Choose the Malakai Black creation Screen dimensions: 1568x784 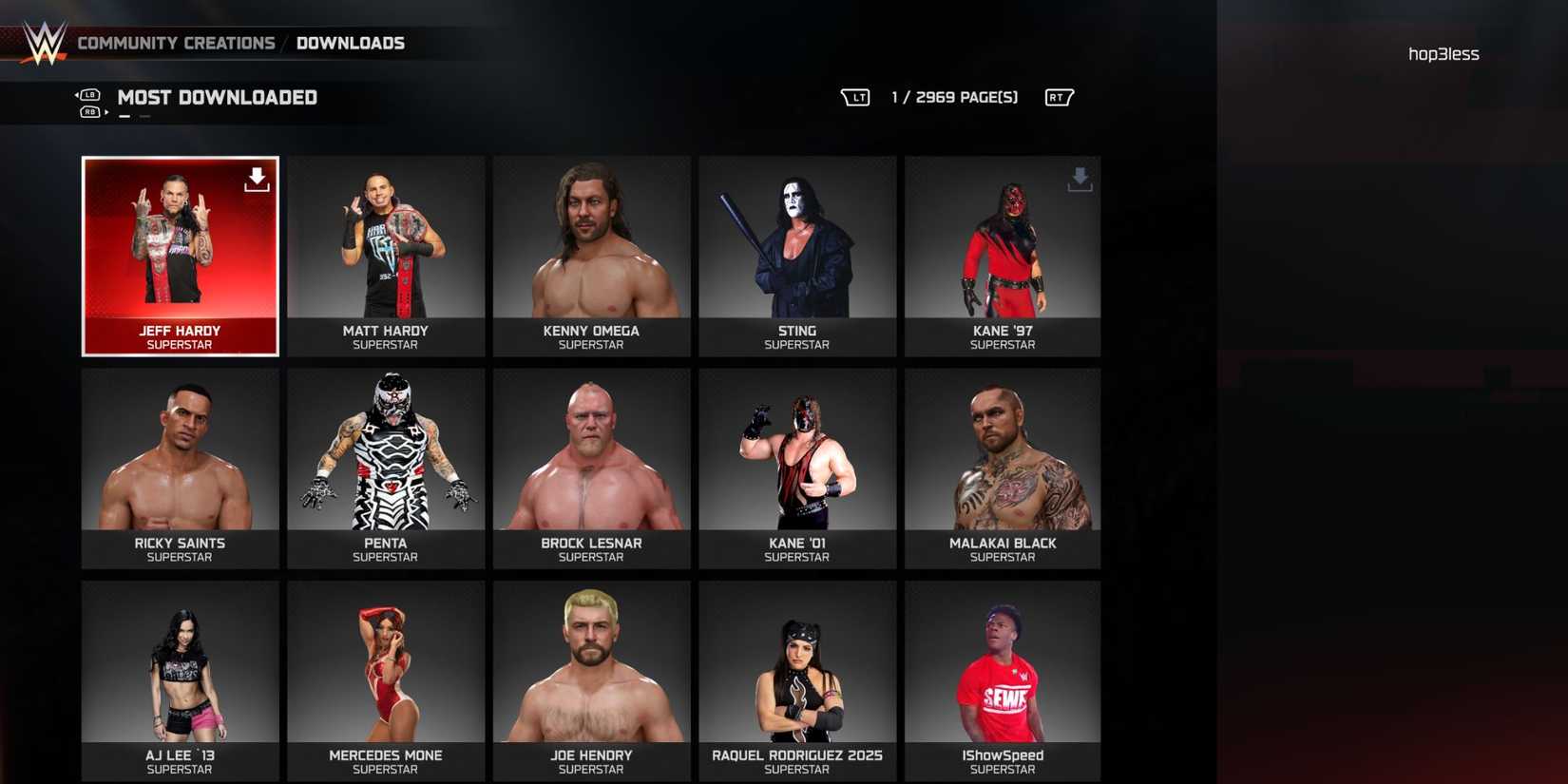point(1002,468)
